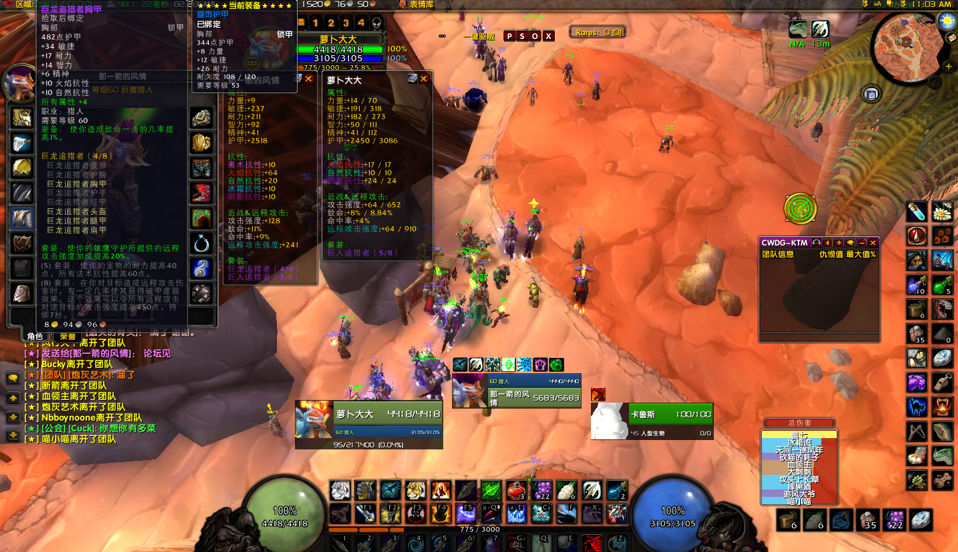Select raid marker number 1

pos(316,23)
